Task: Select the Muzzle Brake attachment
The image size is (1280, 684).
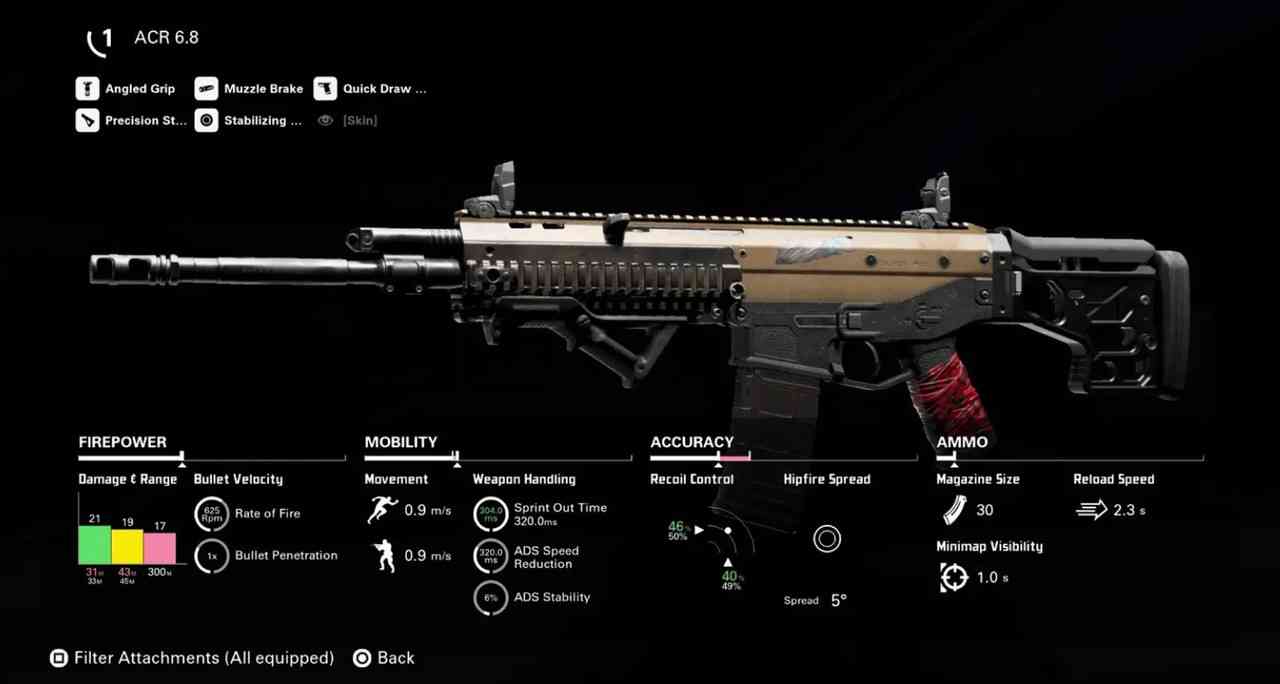Action: click(x=249, y=89)
